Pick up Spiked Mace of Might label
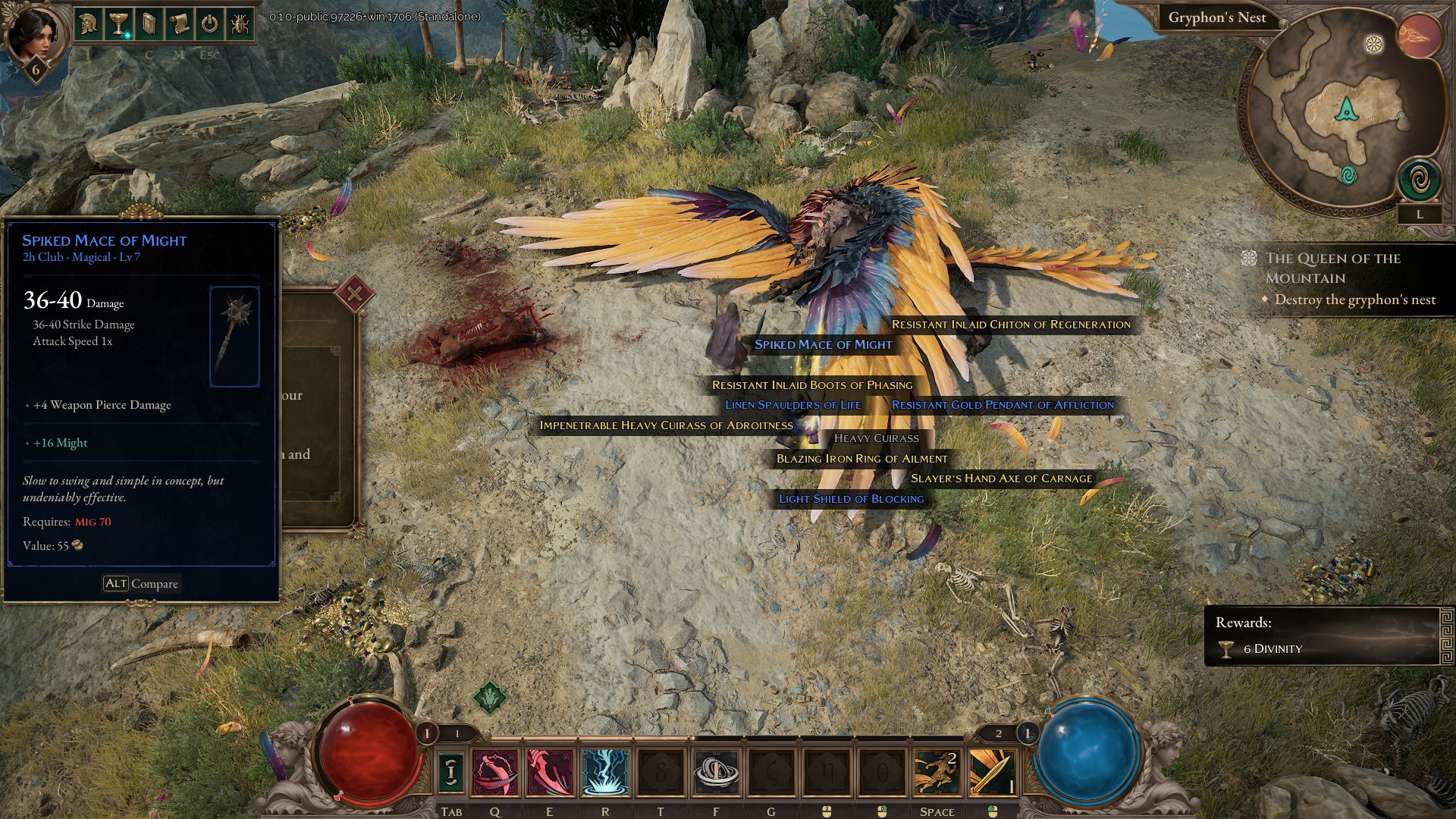 [x=823, y=344]
